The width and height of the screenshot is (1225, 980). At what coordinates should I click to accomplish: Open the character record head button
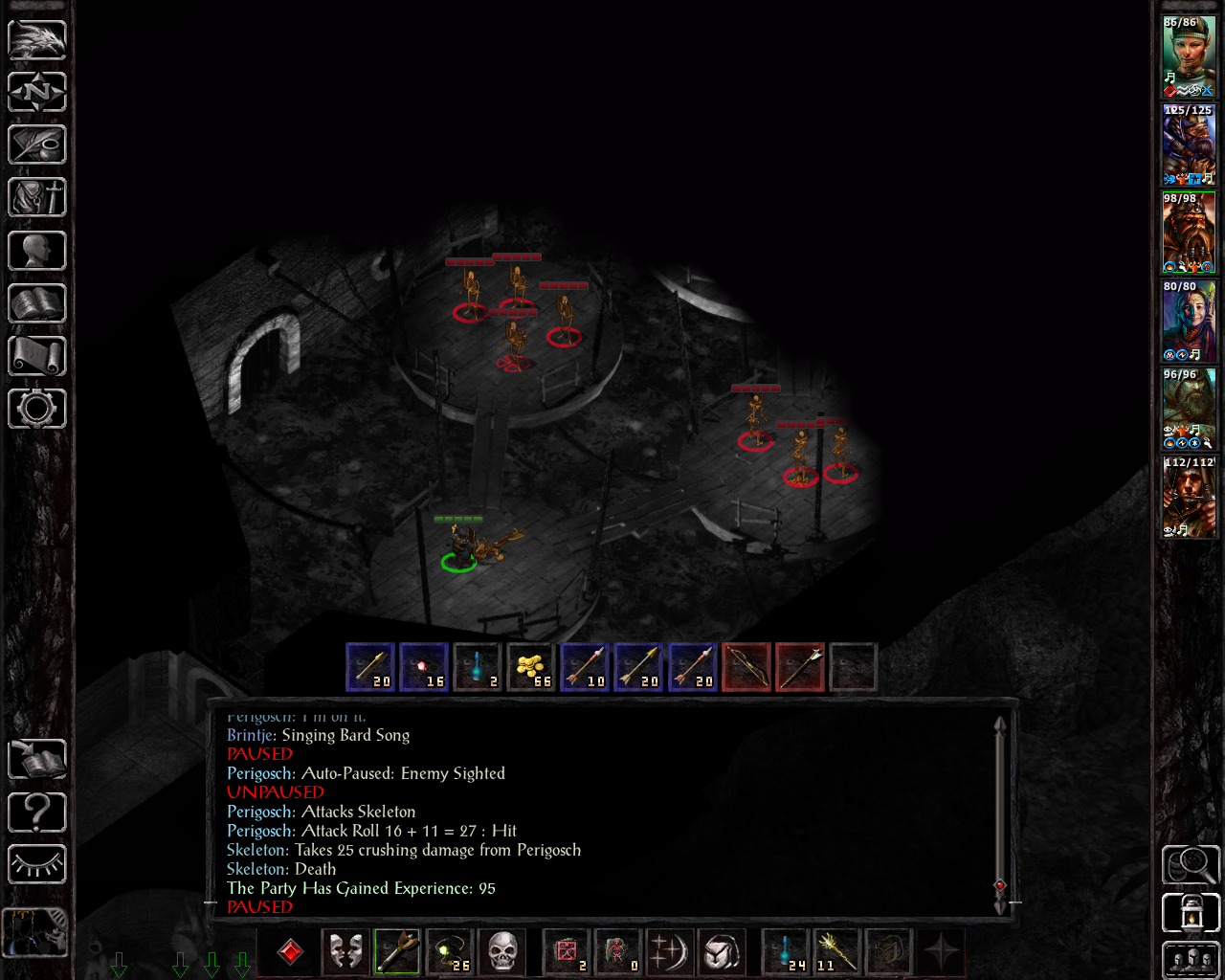37,251
